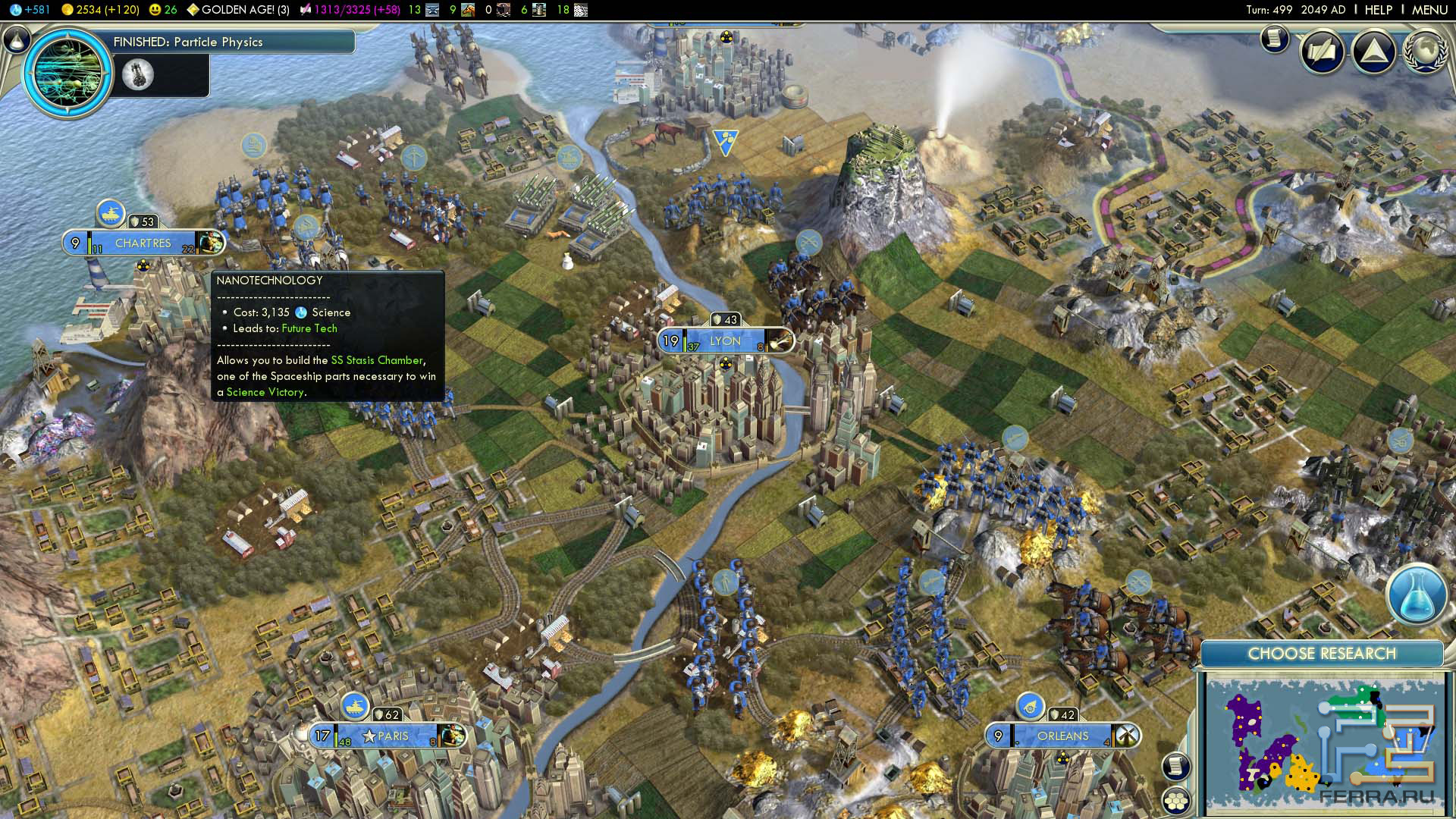Open the triangle social policies button

pos(1373,52)
